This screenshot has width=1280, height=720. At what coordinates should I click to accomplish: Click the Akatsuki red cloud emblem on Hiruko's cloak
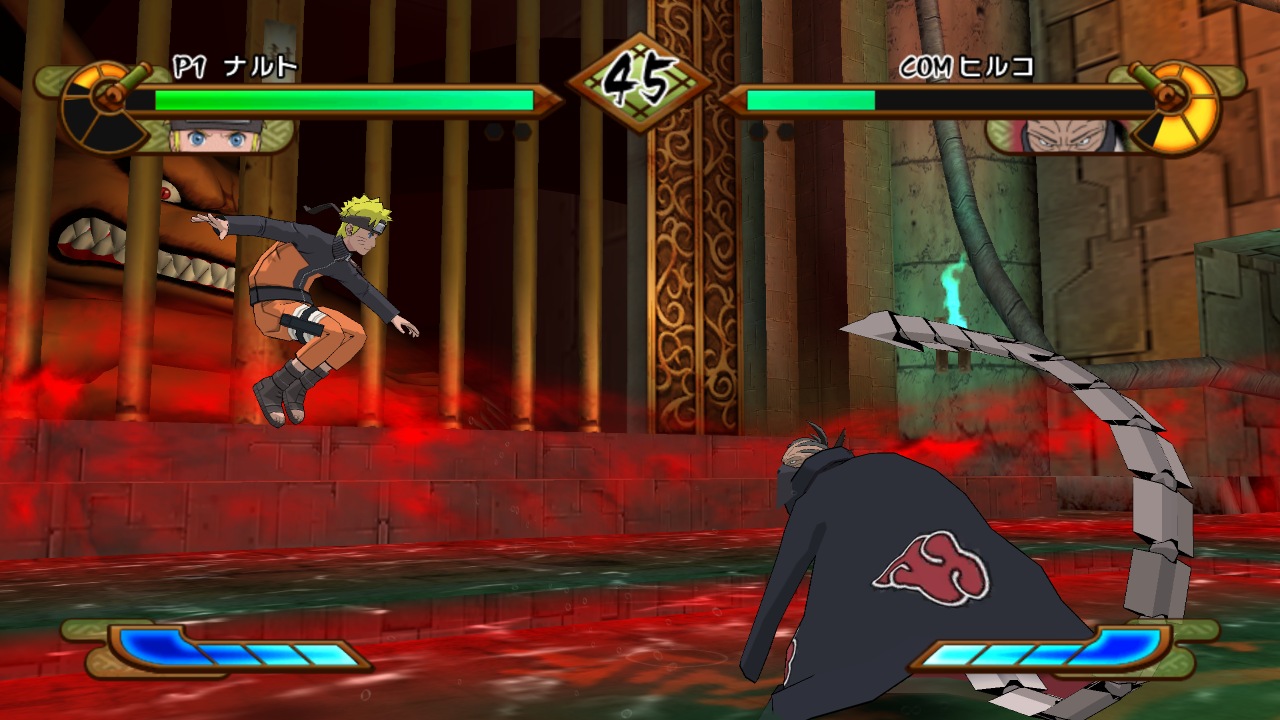click(935, 565)
